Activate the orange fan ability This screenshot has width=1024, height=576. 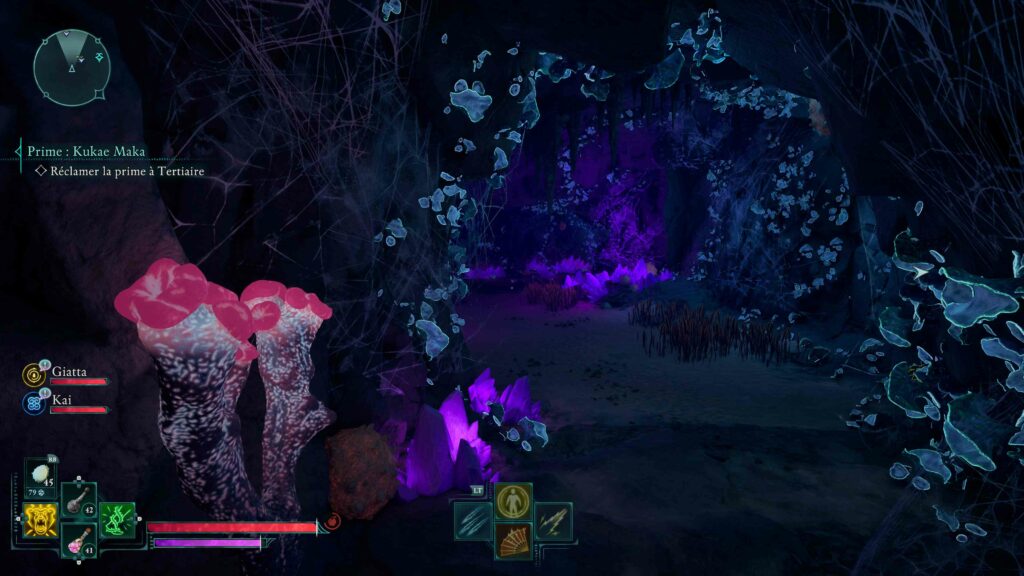(513, 541)
